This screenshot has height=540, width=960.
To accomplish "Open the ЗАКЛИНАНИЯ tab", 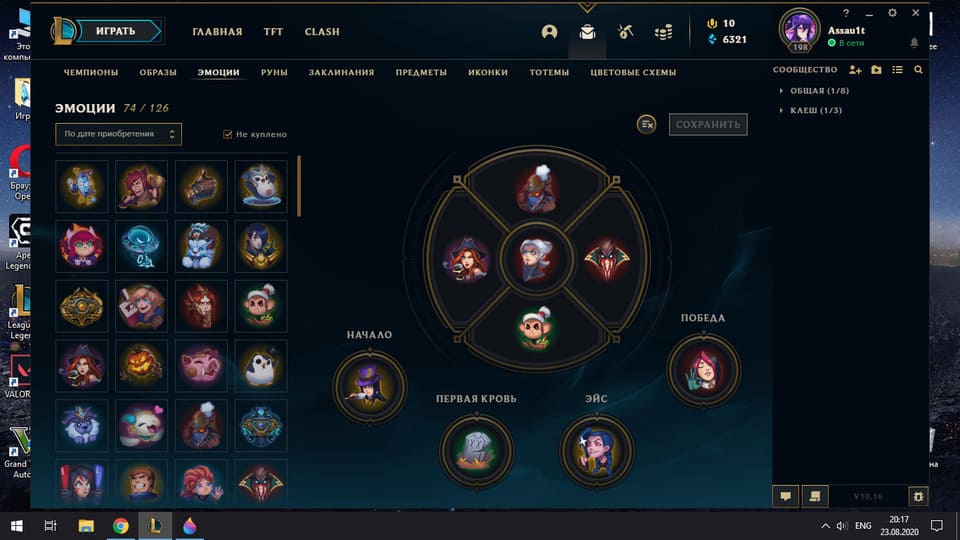I will click(341, 72).
